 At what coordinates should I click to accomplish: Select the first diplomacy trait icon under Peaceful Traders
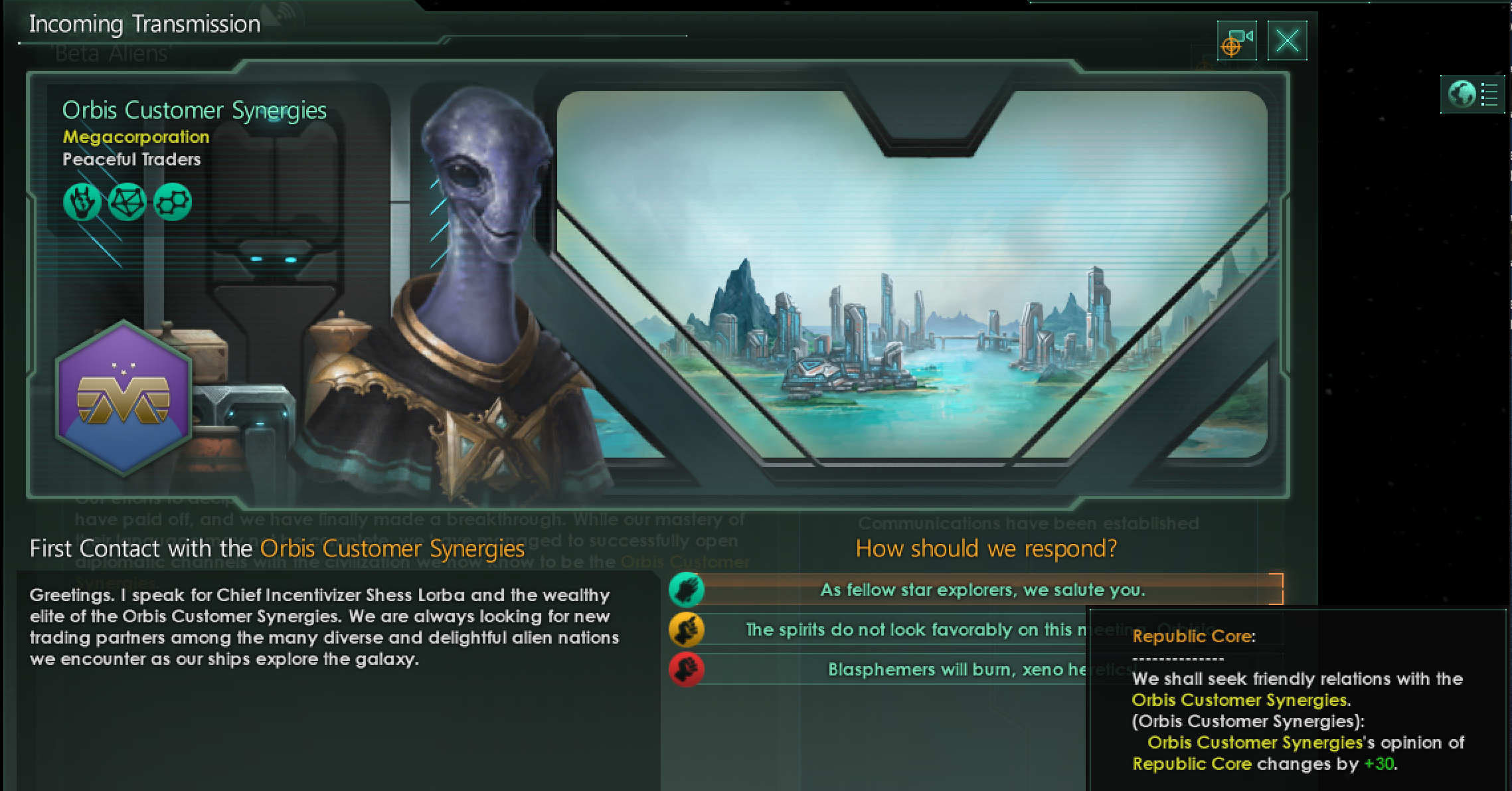click(81, 201)
